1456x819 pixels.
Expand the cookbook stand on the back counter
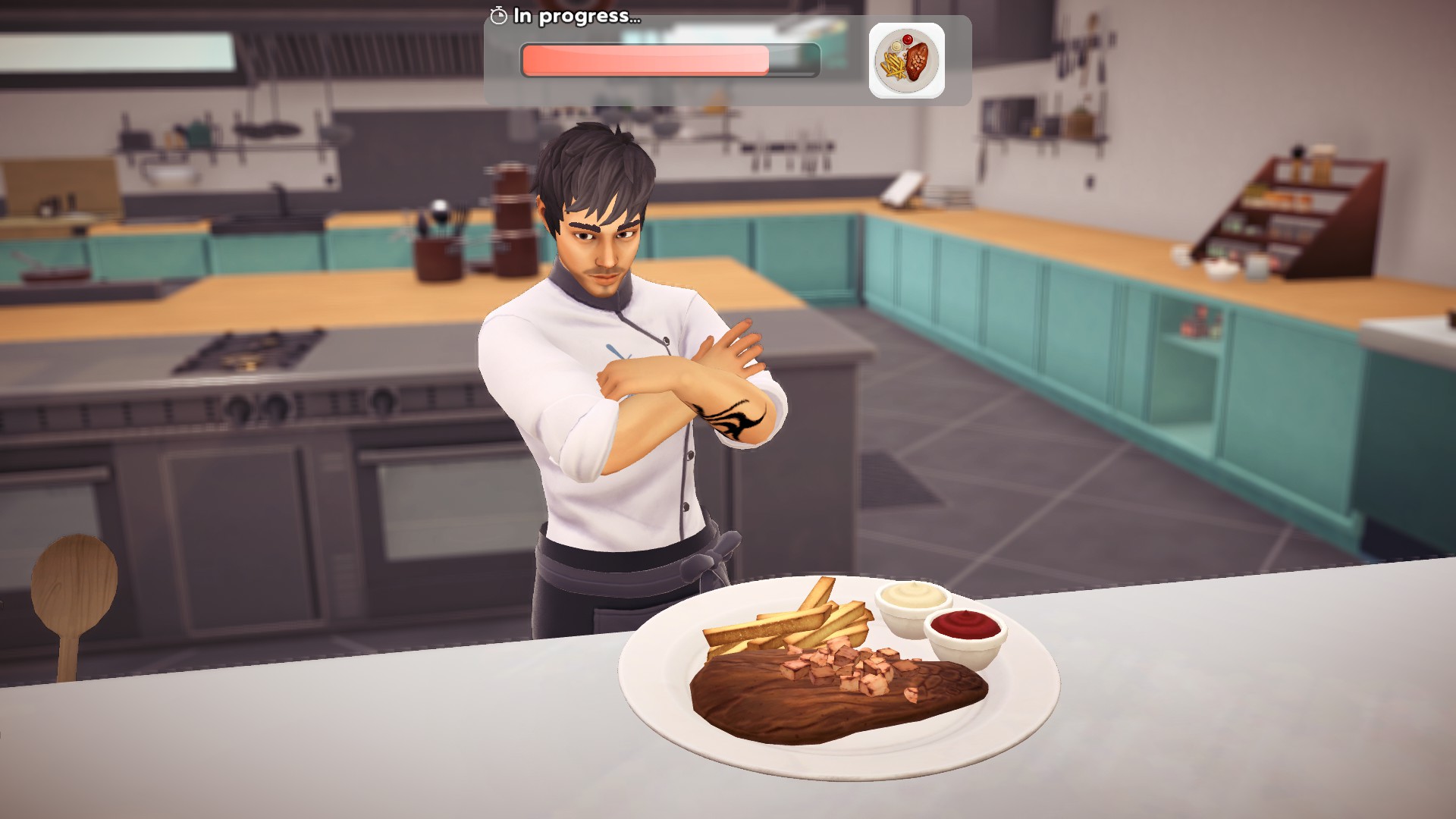click(904, 190)
